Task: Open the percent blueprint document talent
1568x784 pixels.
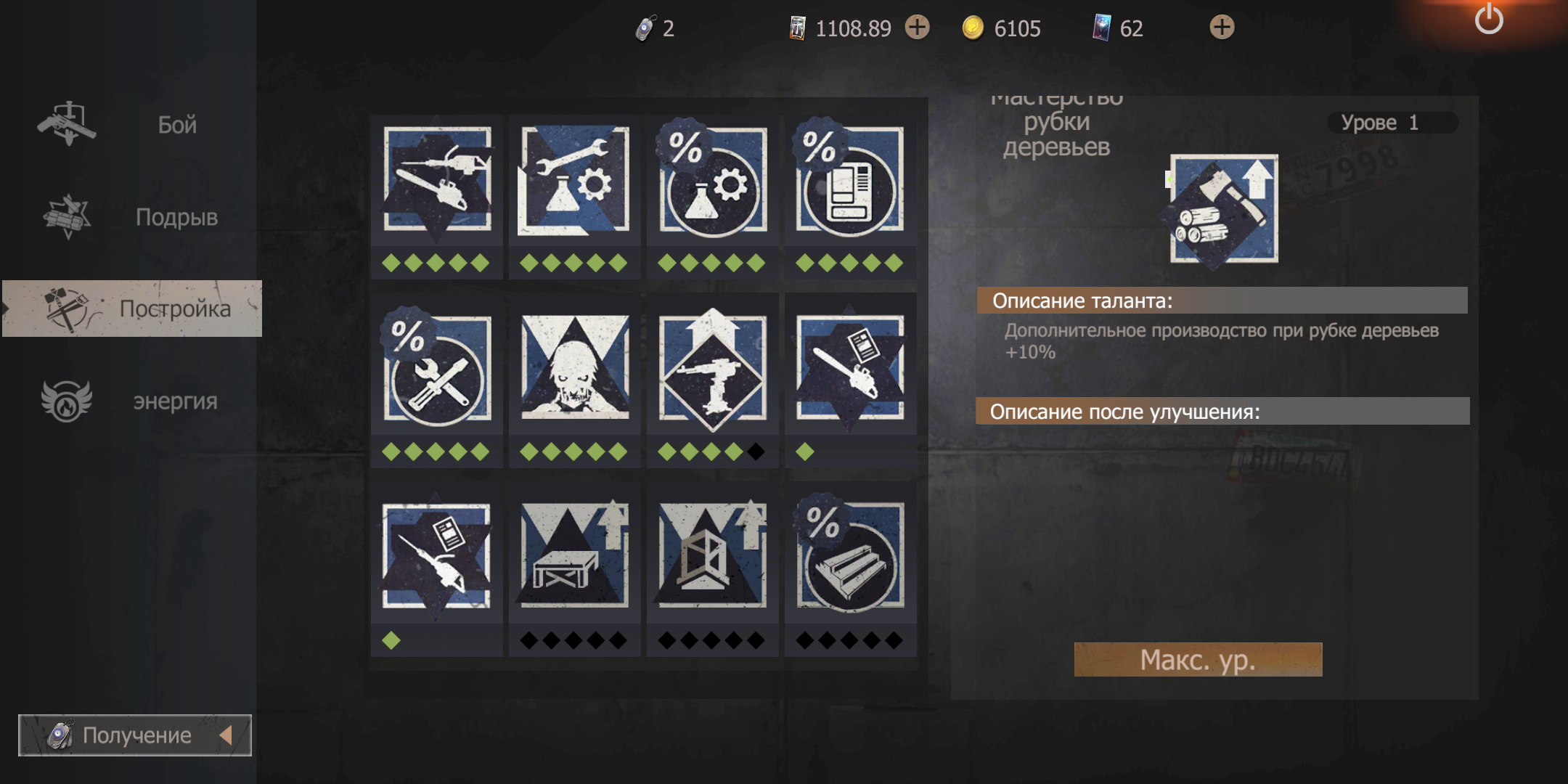Action: [x=850, y=179]
